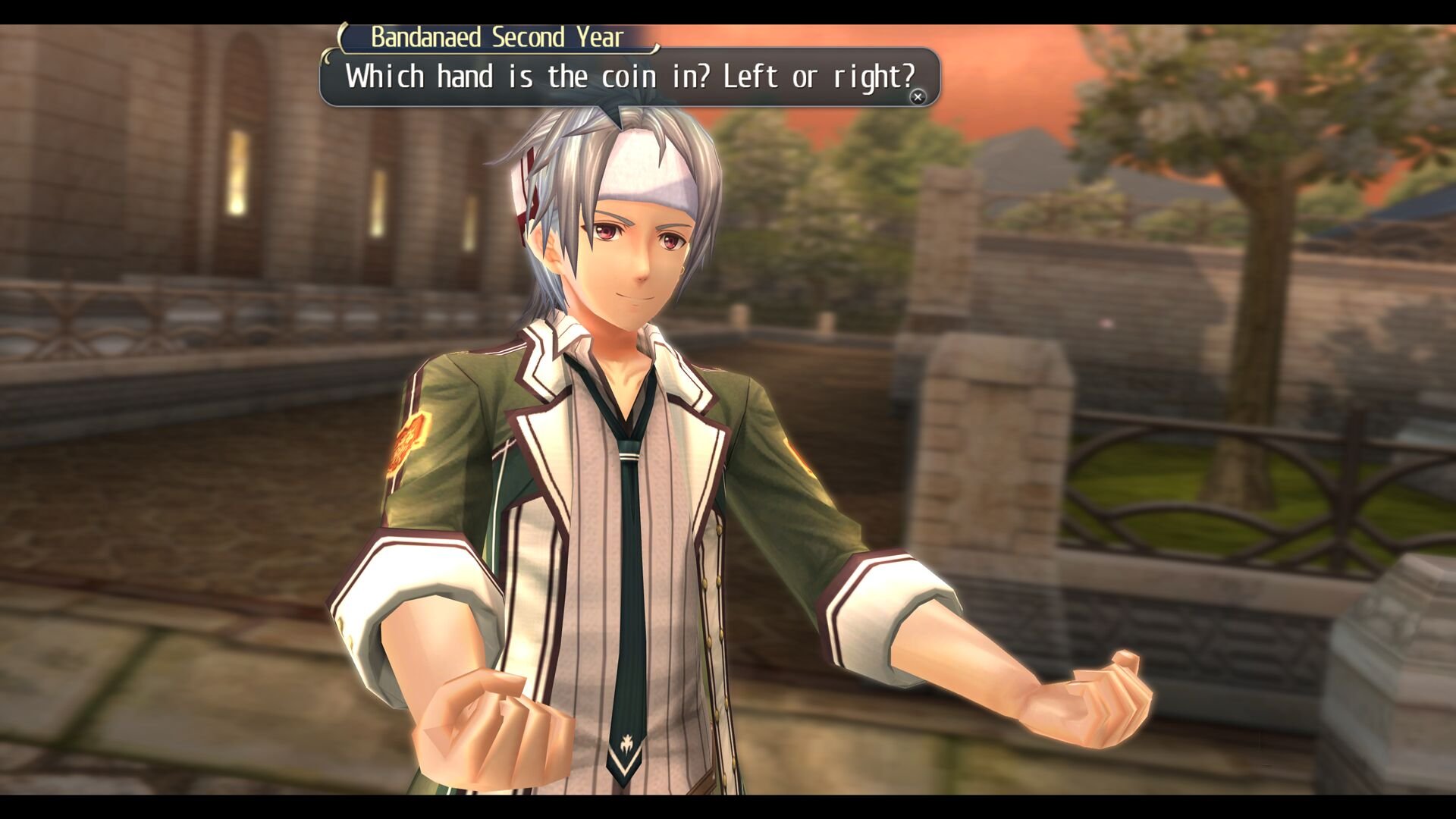1456x819 pixels.
Task: Click the X icon on the dialogue box
Action: tap(918, 96)
